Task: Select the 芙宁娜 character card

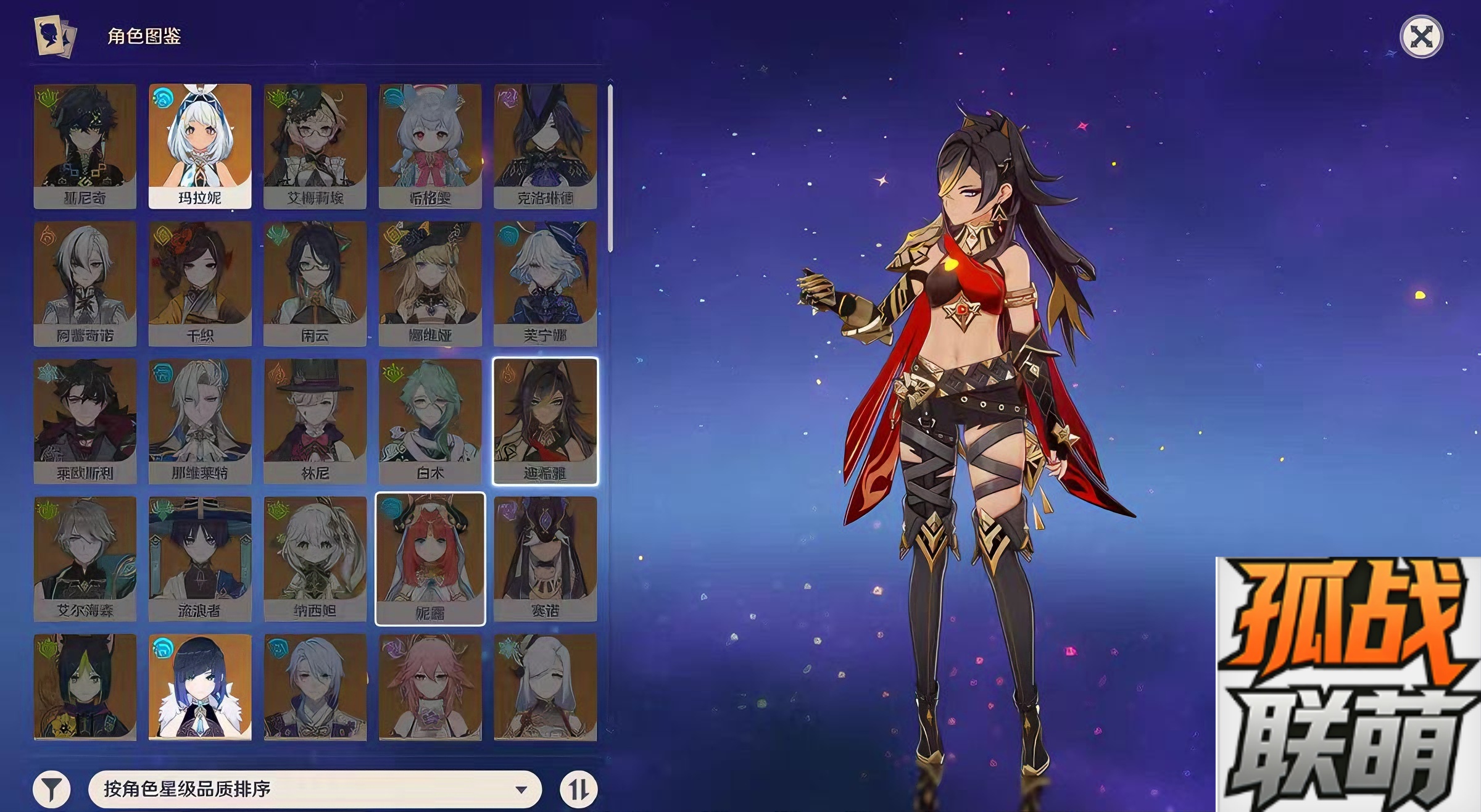Action: click(x=545, y=284)
